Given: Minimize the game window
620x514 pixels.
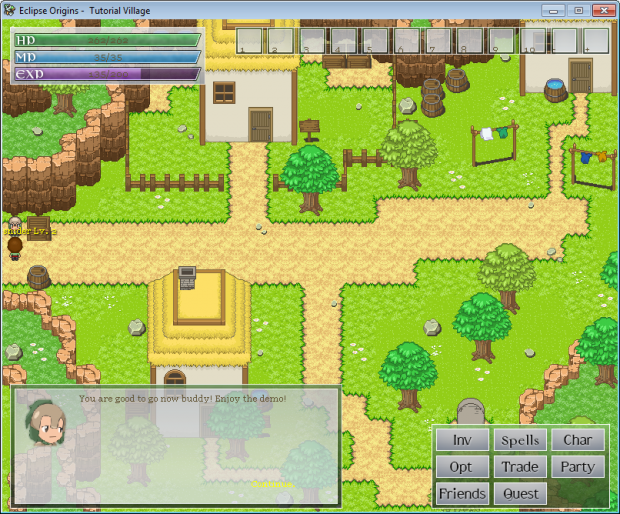Looking at the screenshot, I should tap(554, 9).
